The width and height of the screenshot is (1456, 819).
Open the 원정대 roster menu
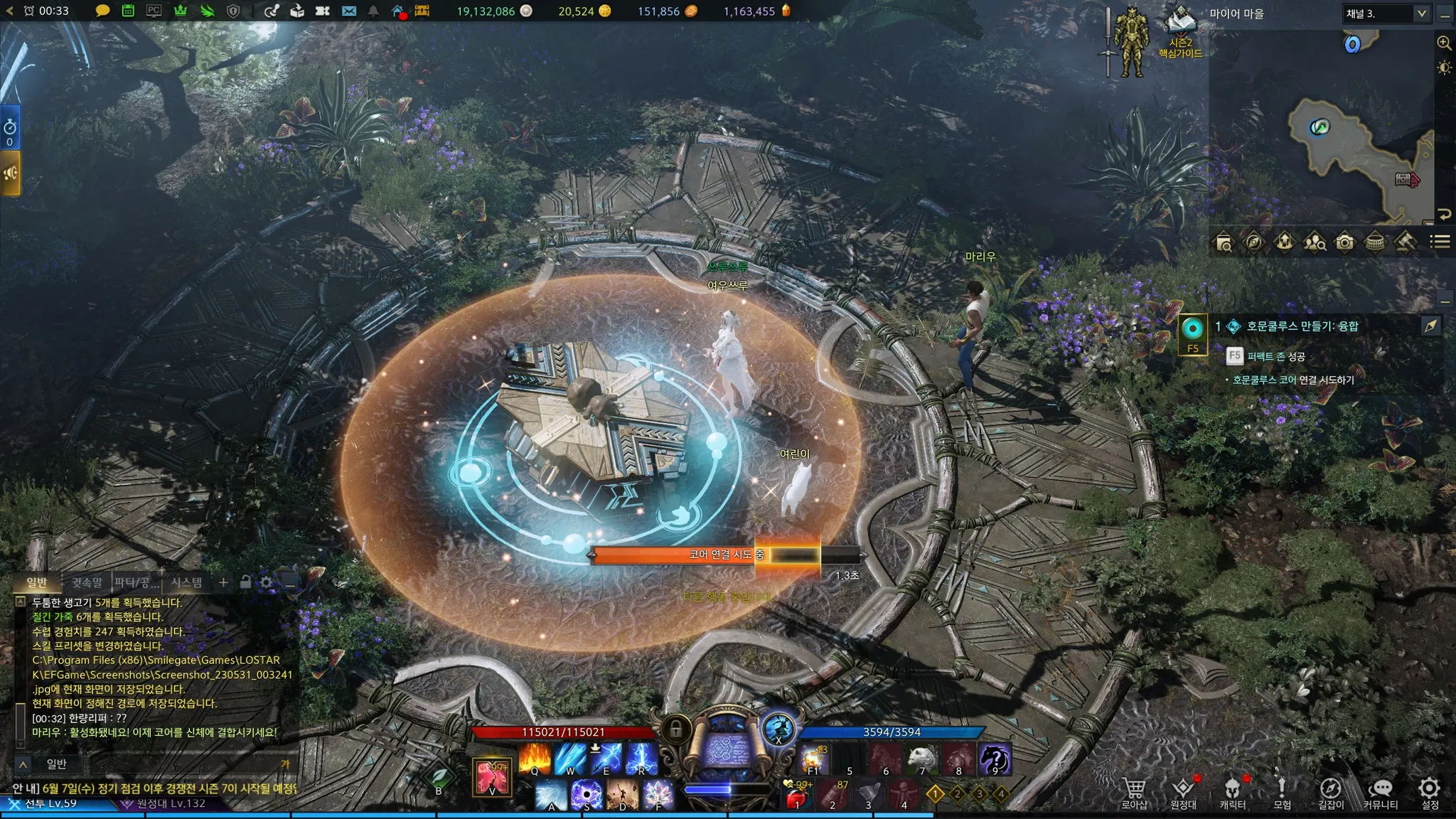pyautogui.click(x=1183, y=791)
